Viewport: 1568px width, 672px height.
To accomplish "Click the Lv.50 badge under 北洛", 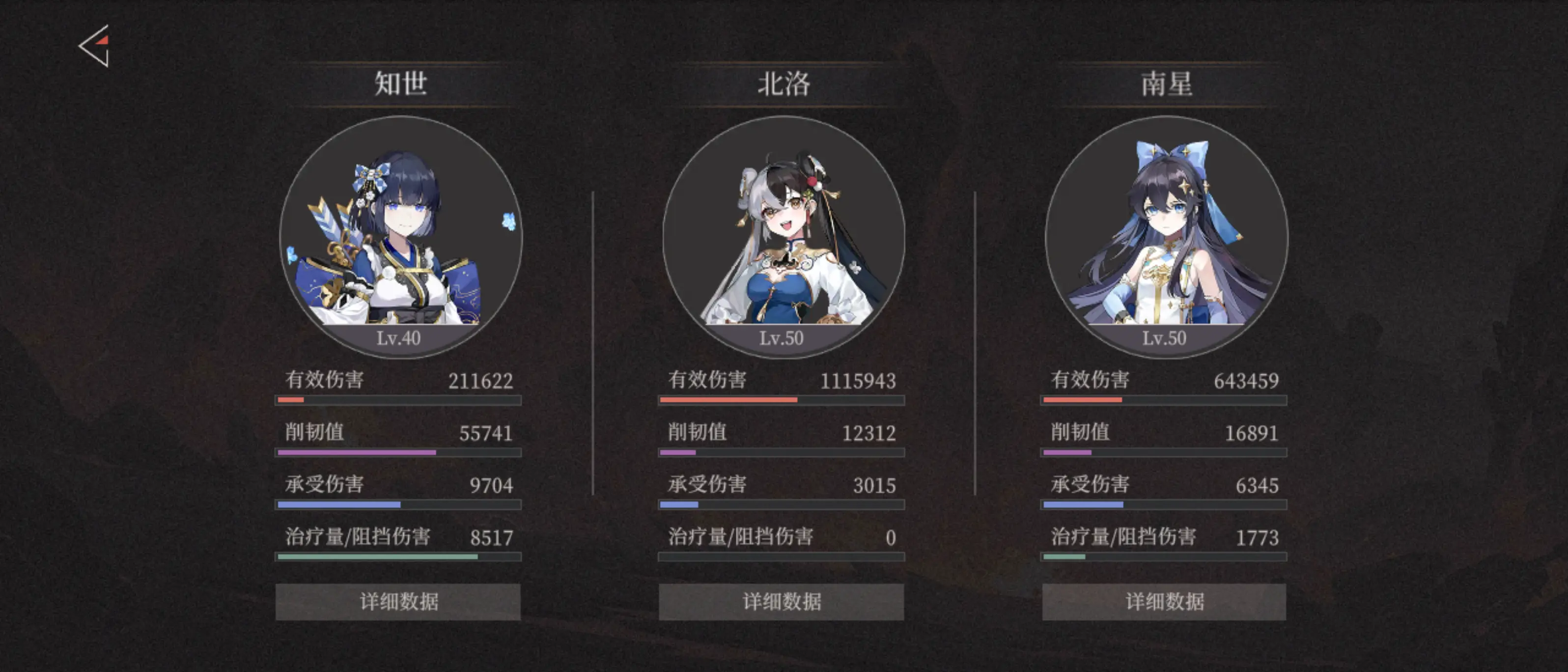I will pyautogui.click(x=782, y=338).
